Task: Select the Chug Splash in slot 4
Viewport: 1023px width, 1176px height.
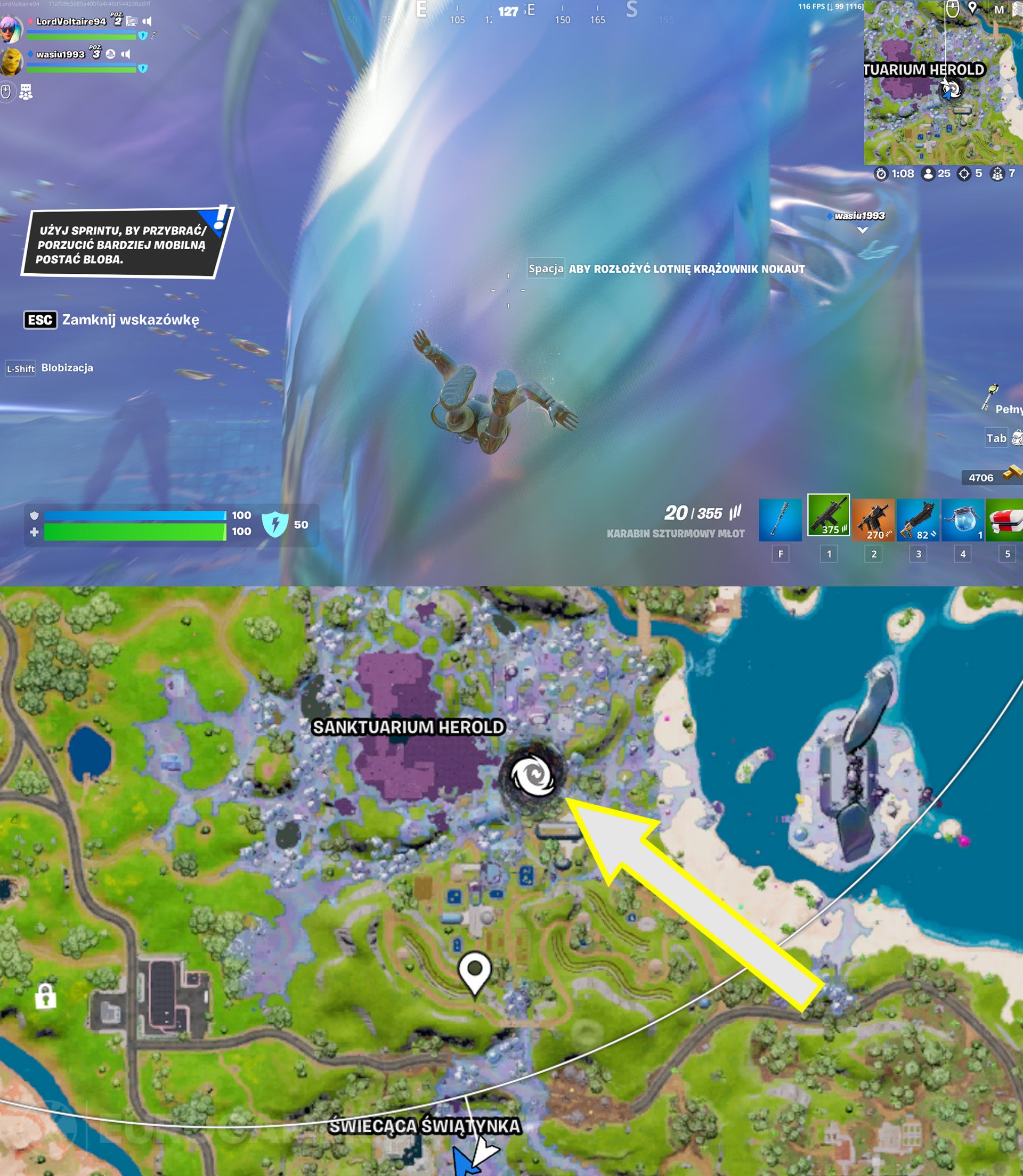Action: [963, 518]
